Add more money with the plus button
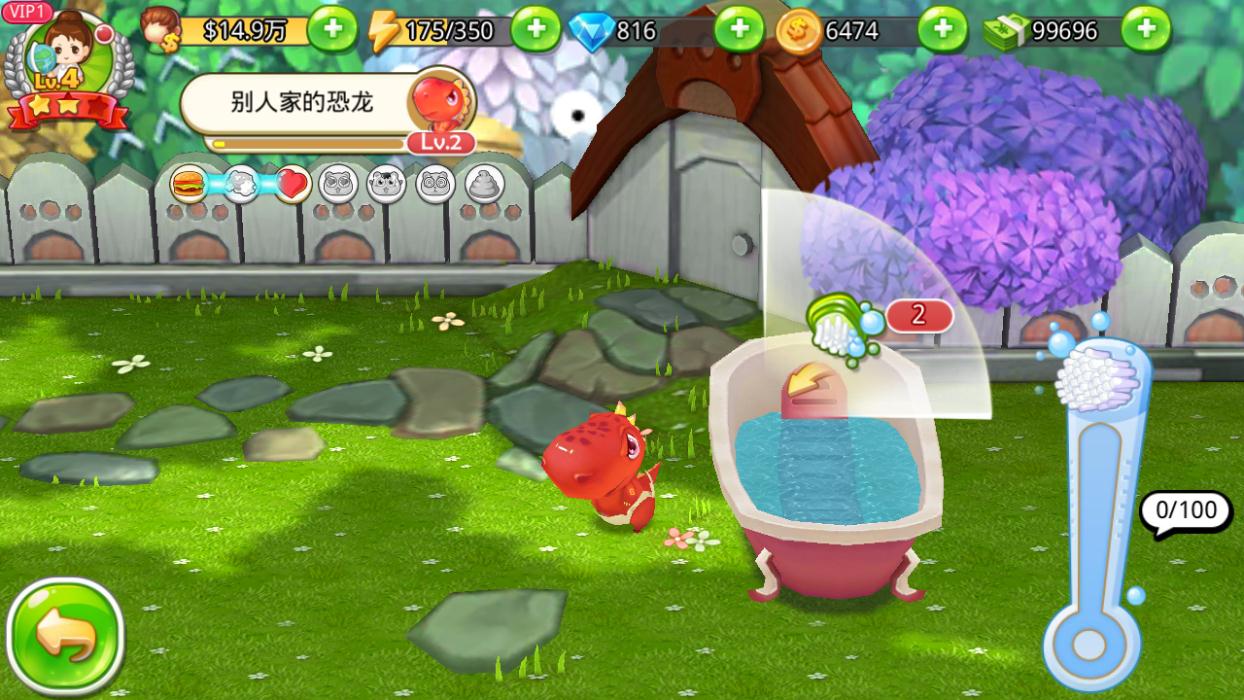This screenshot has height=700, width=1244. (332, 30)
